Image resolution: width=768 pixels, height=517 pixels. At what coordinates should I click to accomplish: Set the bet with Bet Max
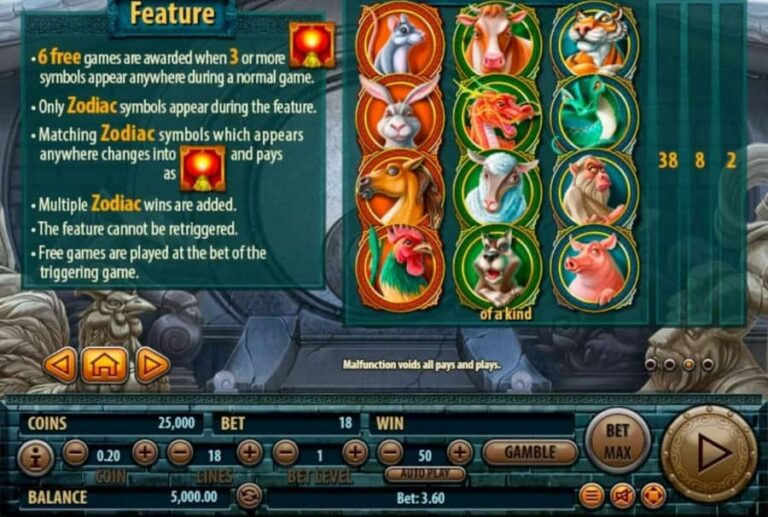pyautogui.click(x=618, y=441)
